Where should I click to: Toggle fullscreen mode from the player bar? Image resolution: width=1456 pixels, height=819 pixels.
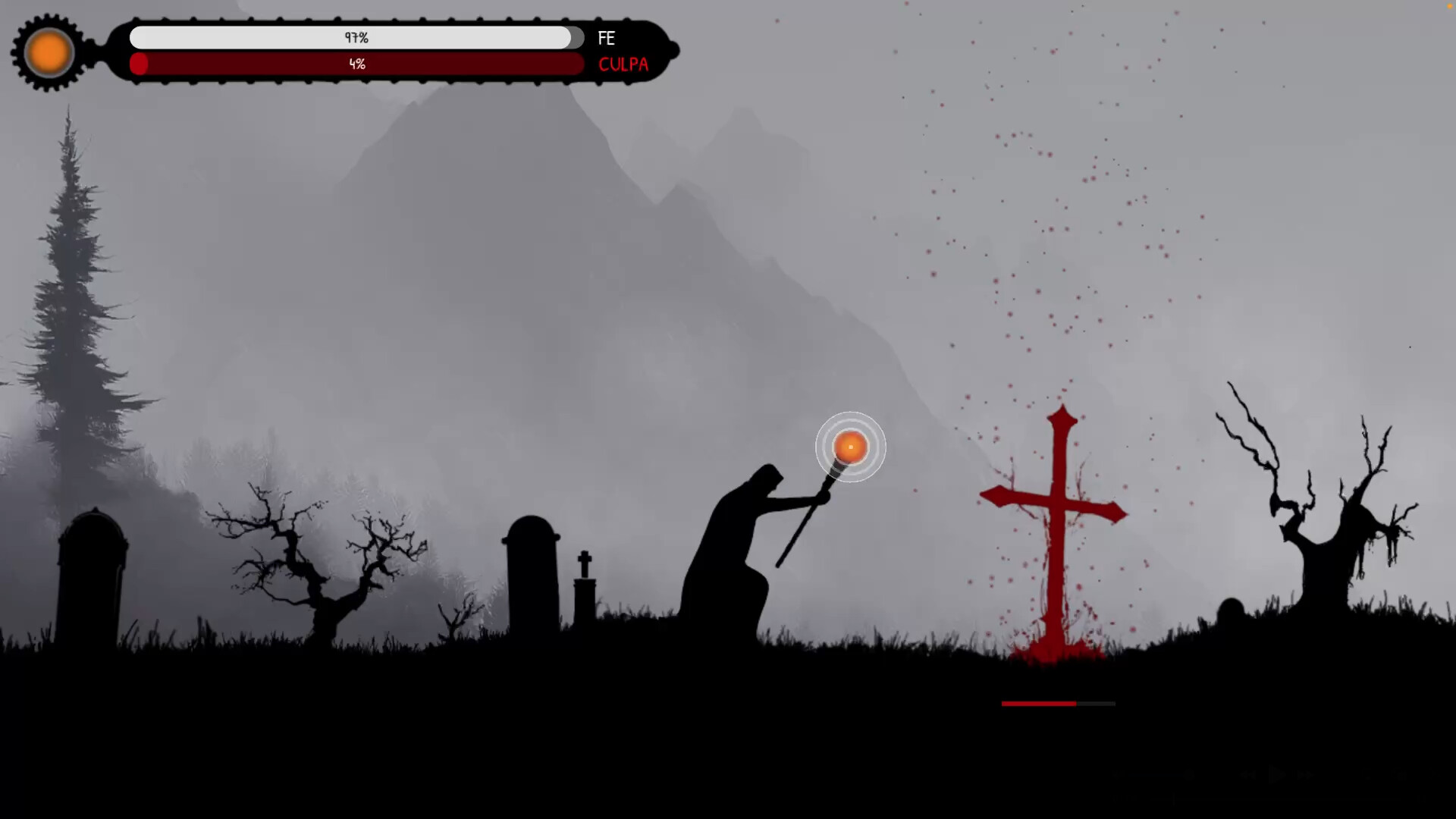point(1436,775)
